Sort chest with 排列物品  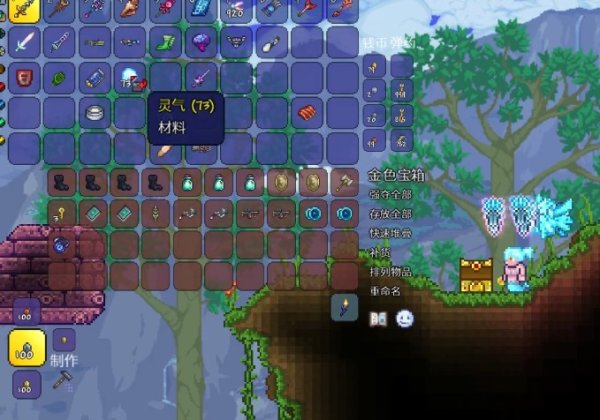390,271
